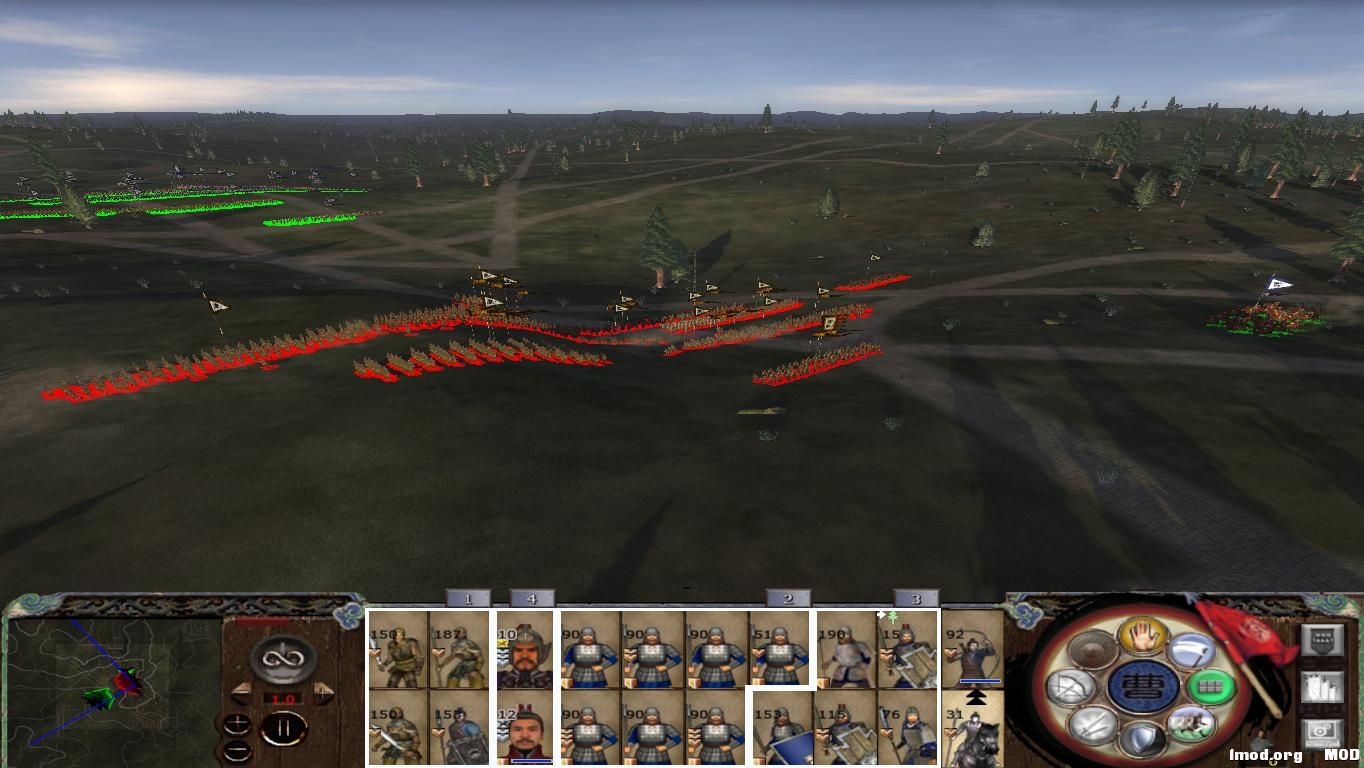The image size is (1364, 768).
Task: Click the axe icon on the command wheel
Action: tap(1193, 651)
